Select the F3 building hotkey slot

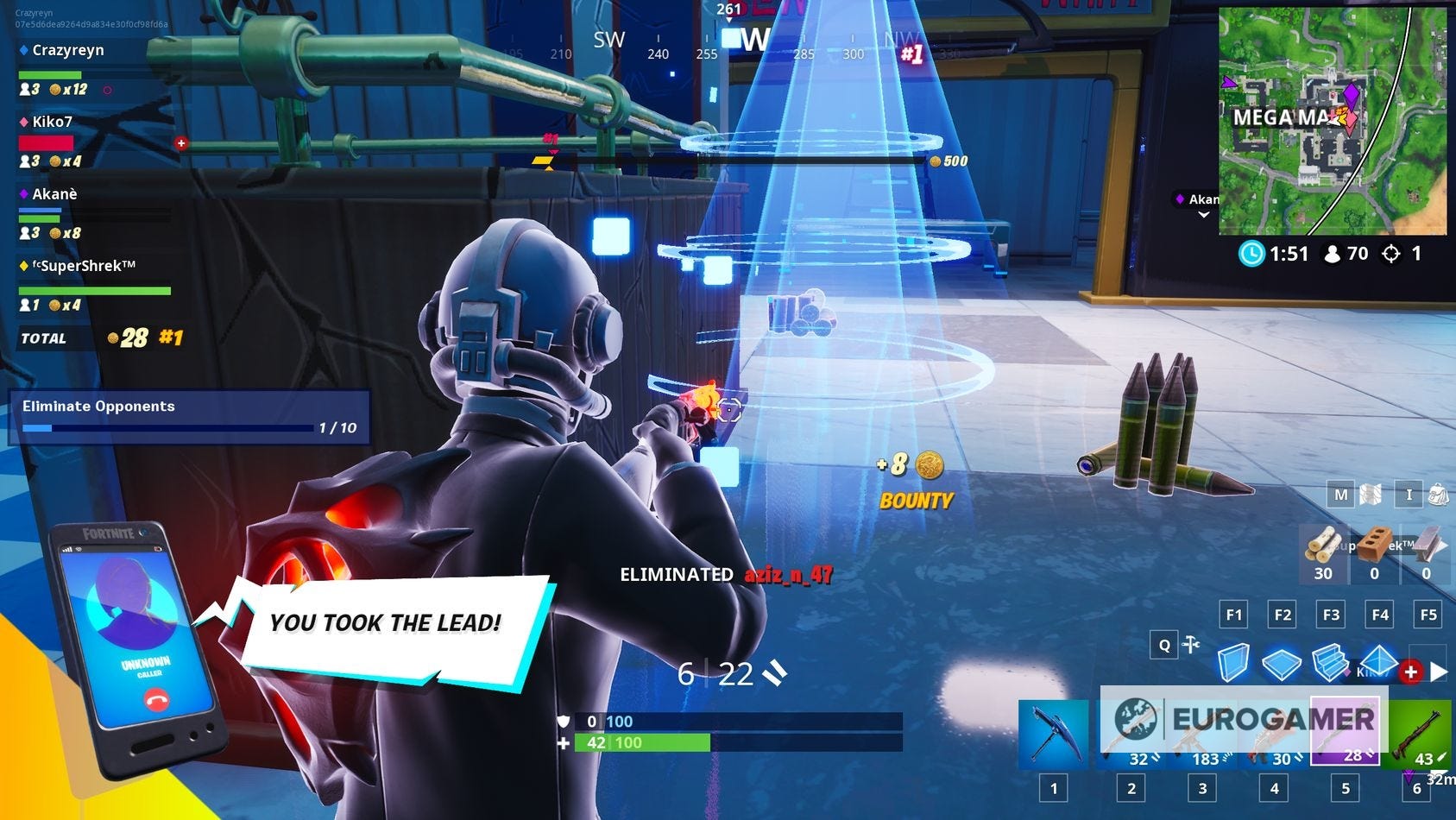click(x=1330, y=615)
